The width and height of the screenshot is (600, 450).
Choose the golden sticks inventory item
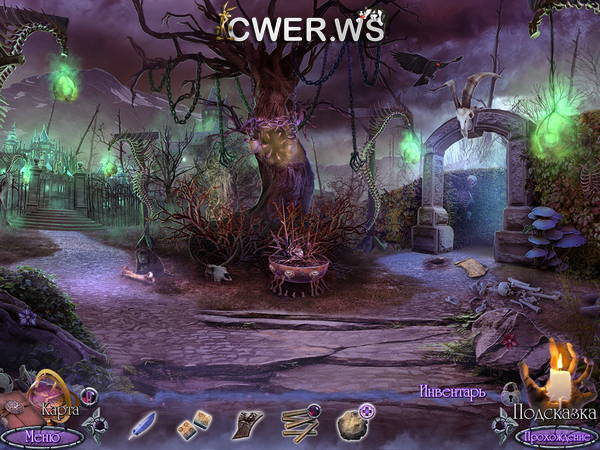pyautogui.click(x=299, y=424)
